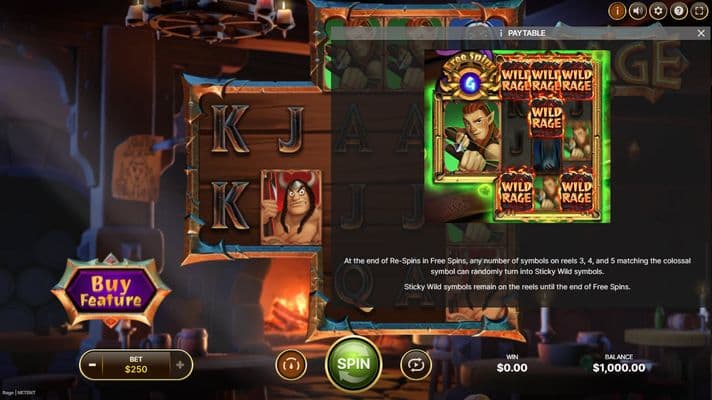
Task: Spin the reels with the green SPIN button
Action: (x=353, y=364)
